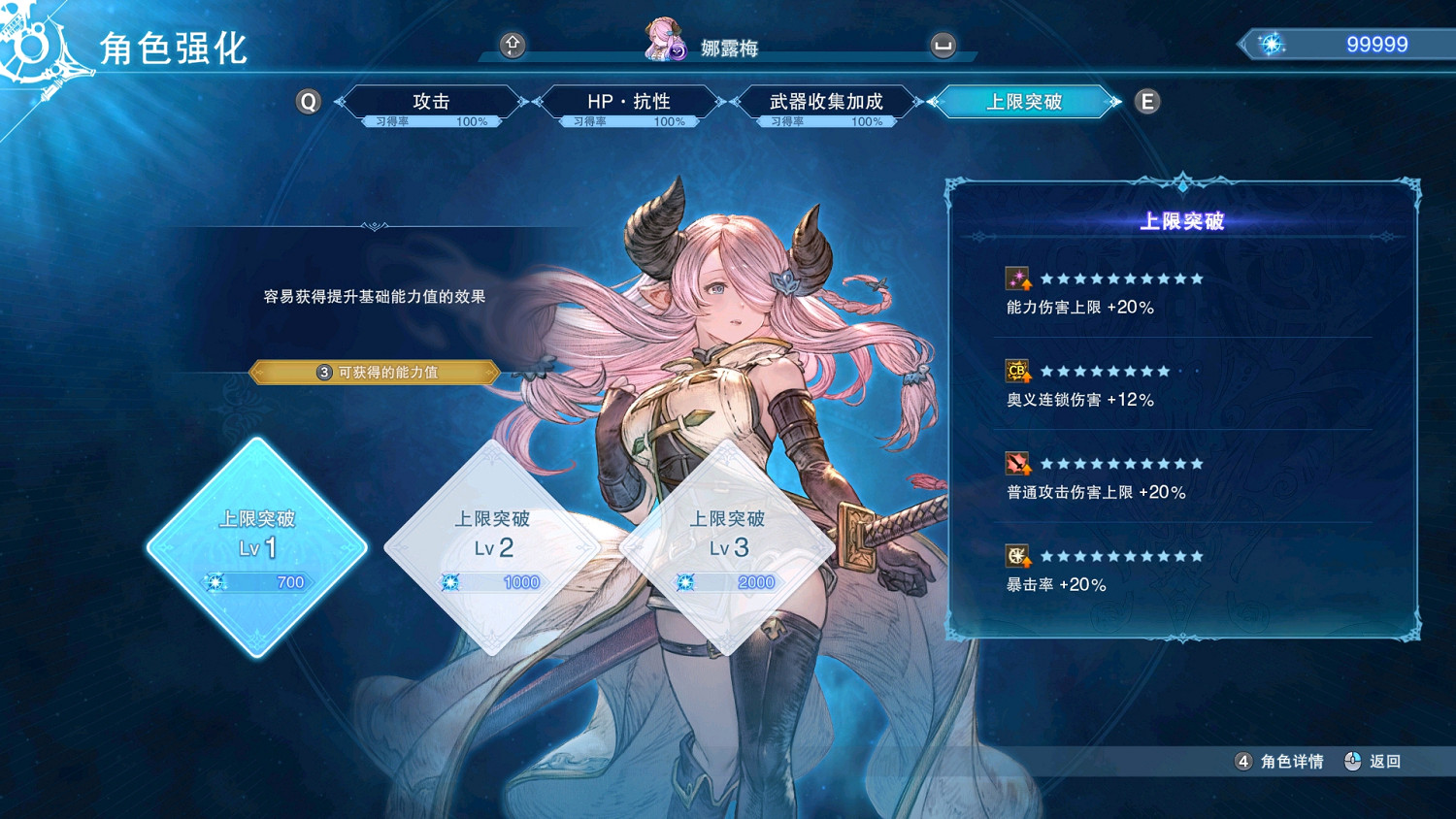Viewport: 1456px width, 819px height.
Task: Click the up-arrow character switch control
Action: [x=513, y=45]
